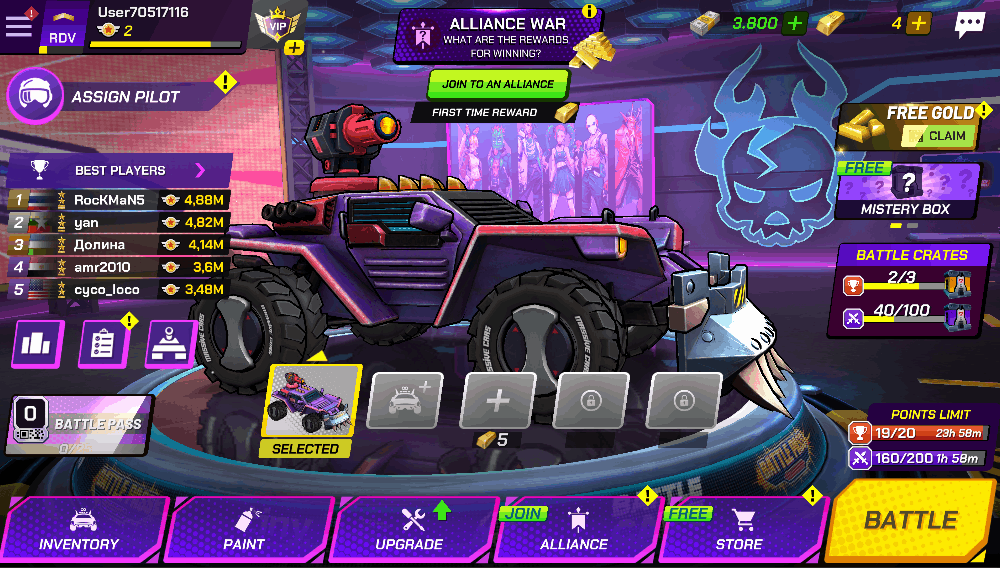This screenshot has width=1000, height=568.
Task: Join an alliance via the green button
Action: pyautogui.click(x=498, y=84)
